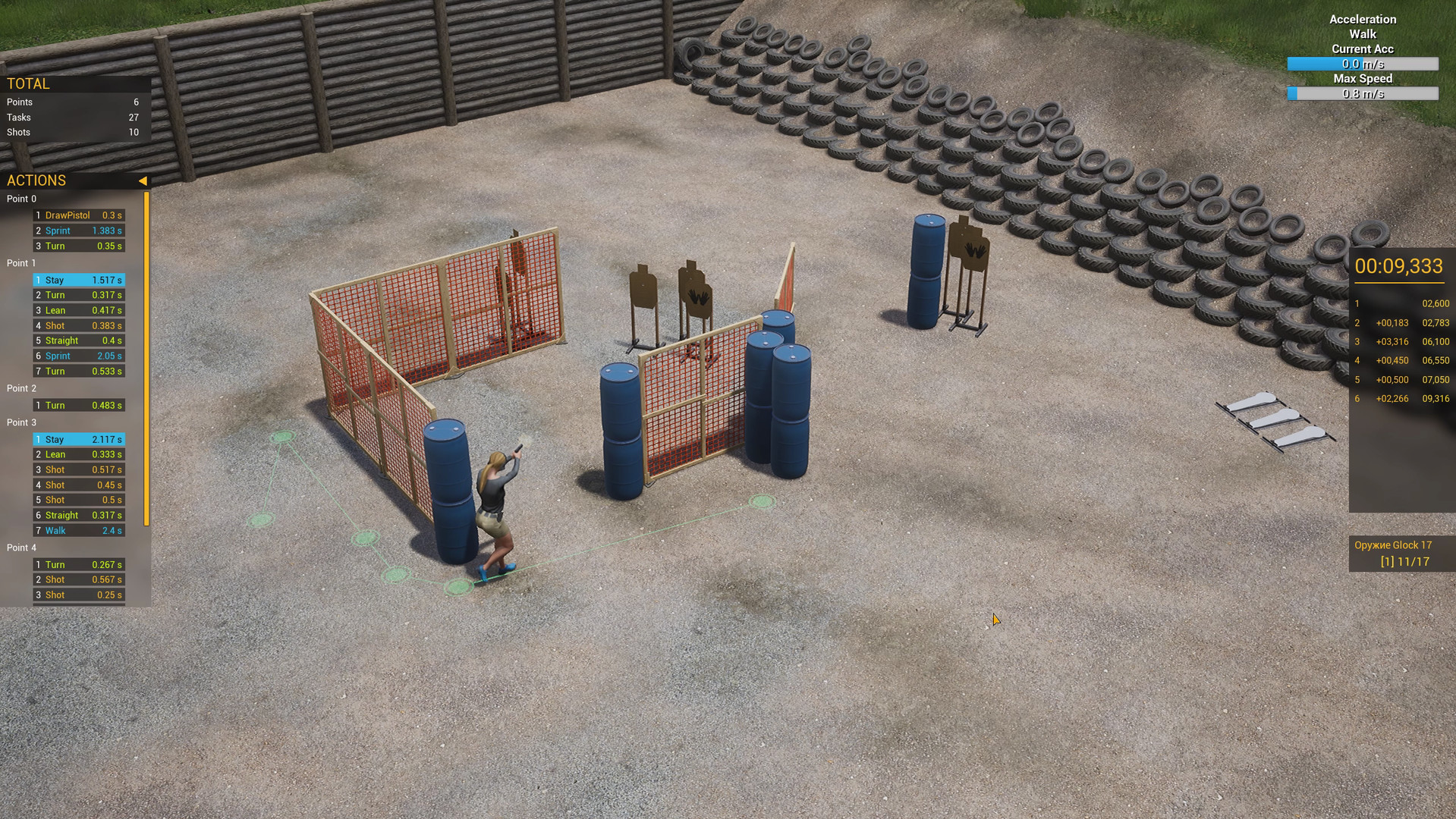The image size is (1456, 819).
Task: Select the highlighted Stay action in Point 1
Action: click(x=78, y=280)
